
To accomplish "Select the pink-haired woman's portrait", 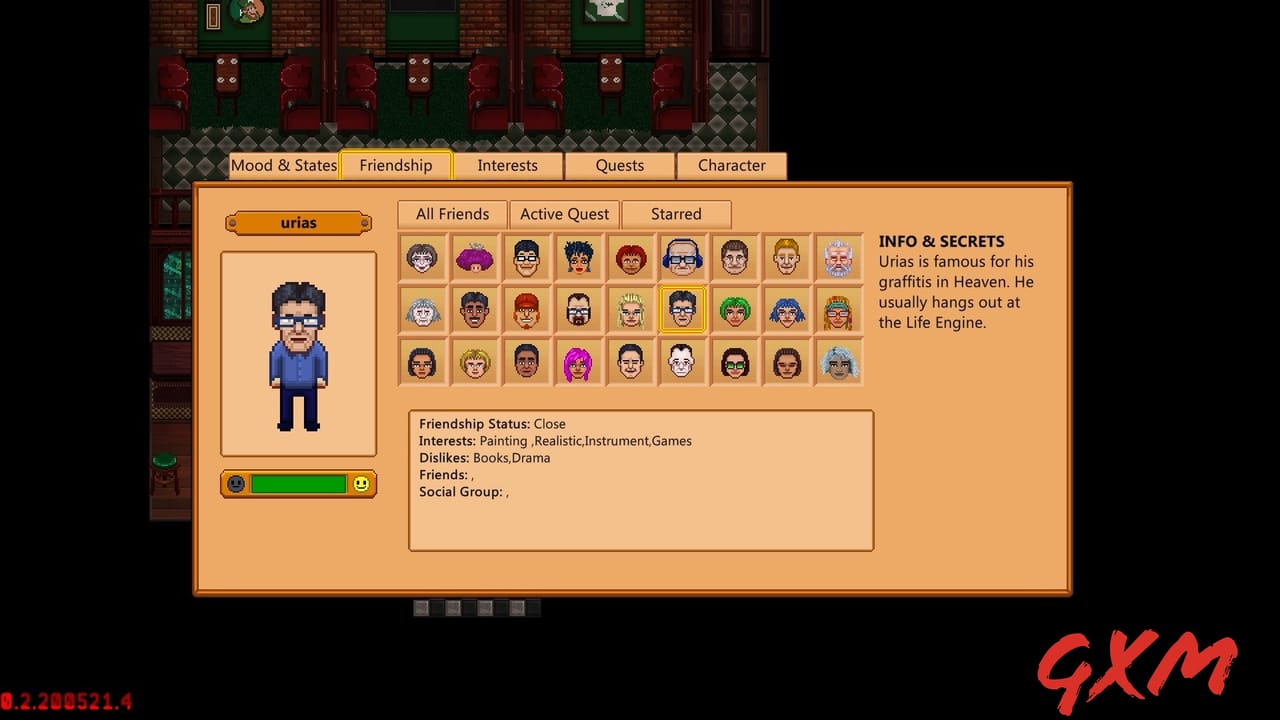I will coord(579,362).
